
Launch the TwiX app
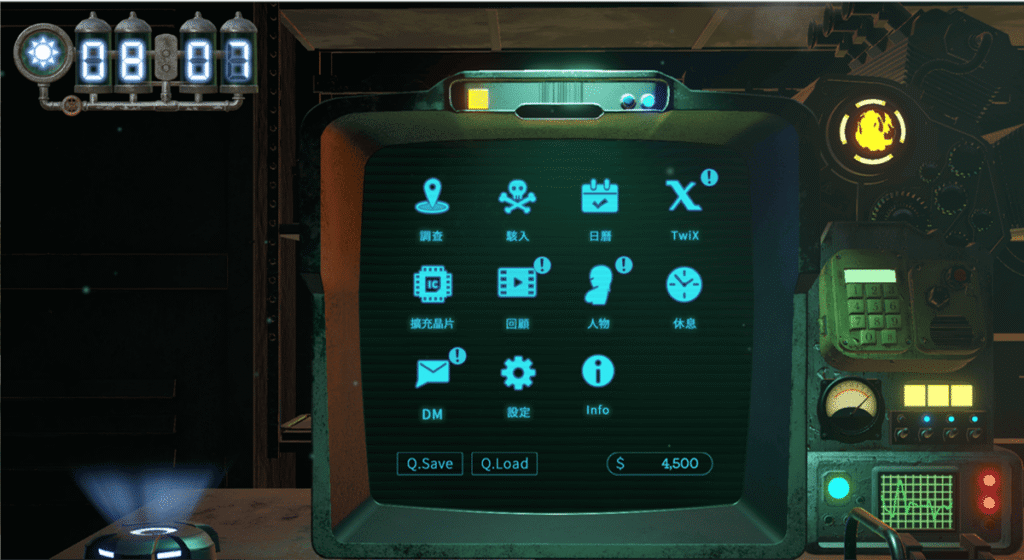683,198
